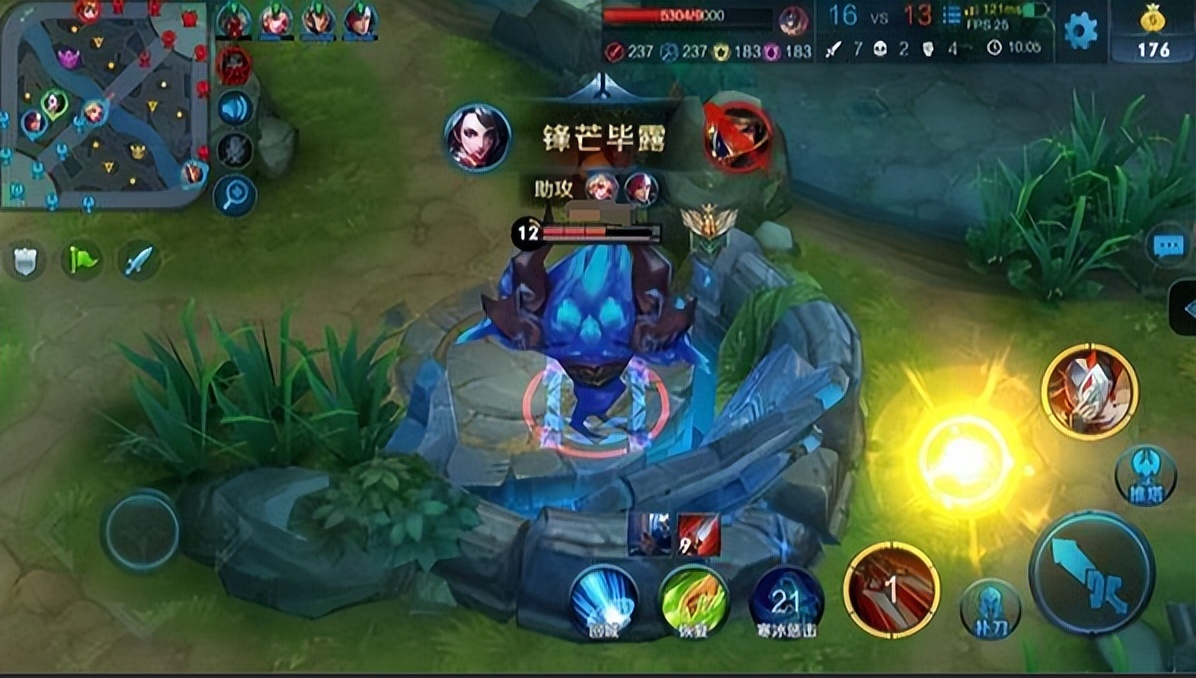Cast the glowing yellow skill

tap(965, 462)
